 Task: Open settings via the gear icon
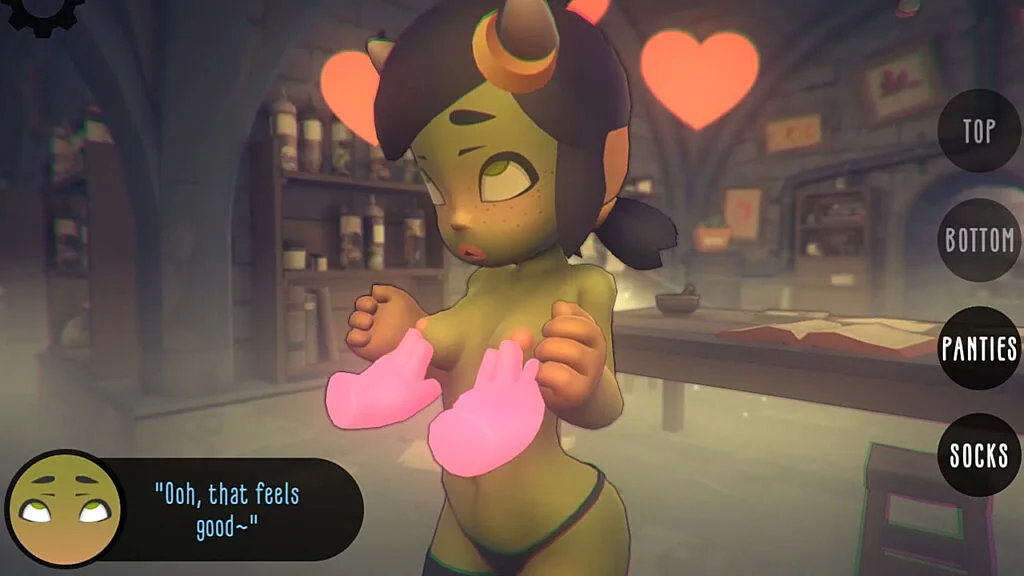[40, 12]
